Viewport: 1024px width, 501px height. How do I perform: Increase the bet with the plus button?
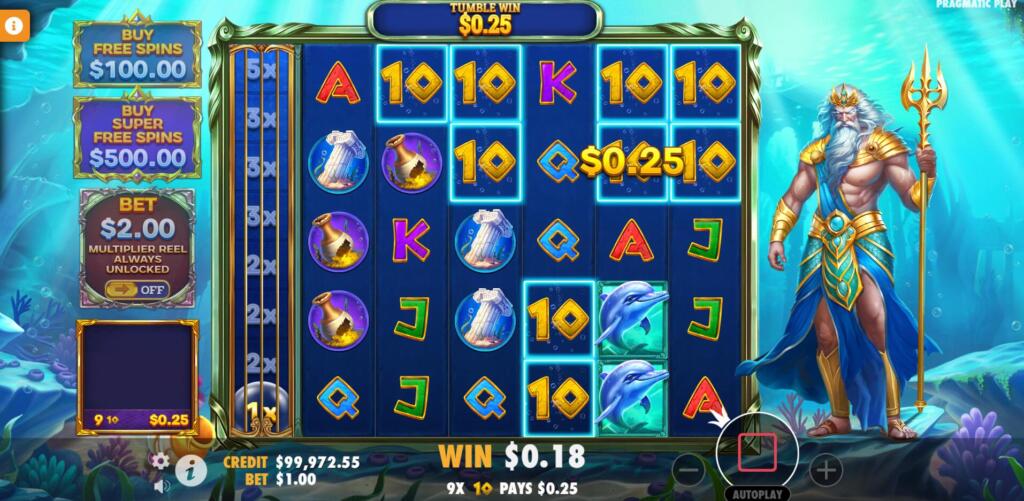coord(825,469)
